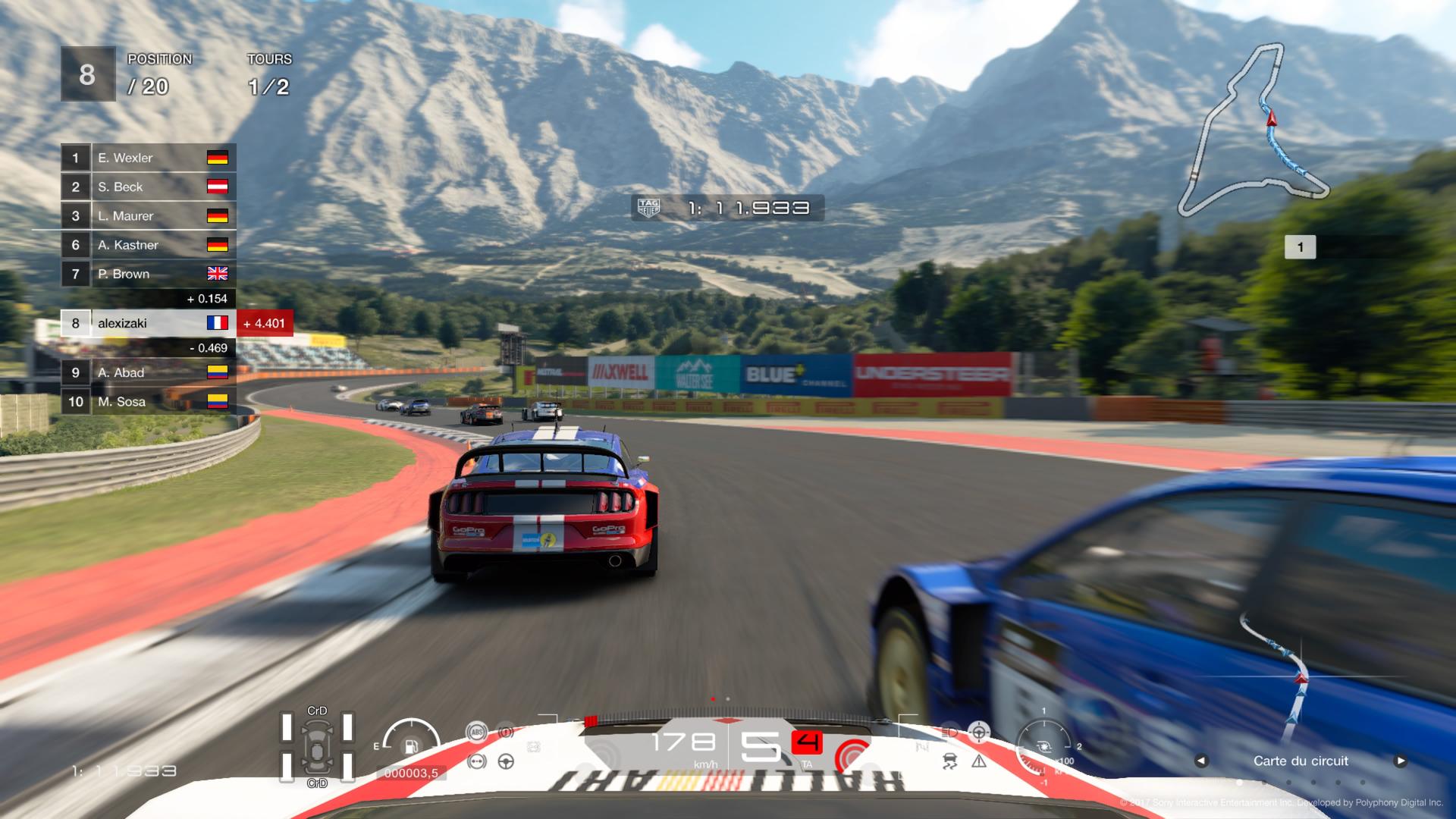Choose L. Maurer in the ranking list
The image size is (1456, 819).
pos(149,216)
